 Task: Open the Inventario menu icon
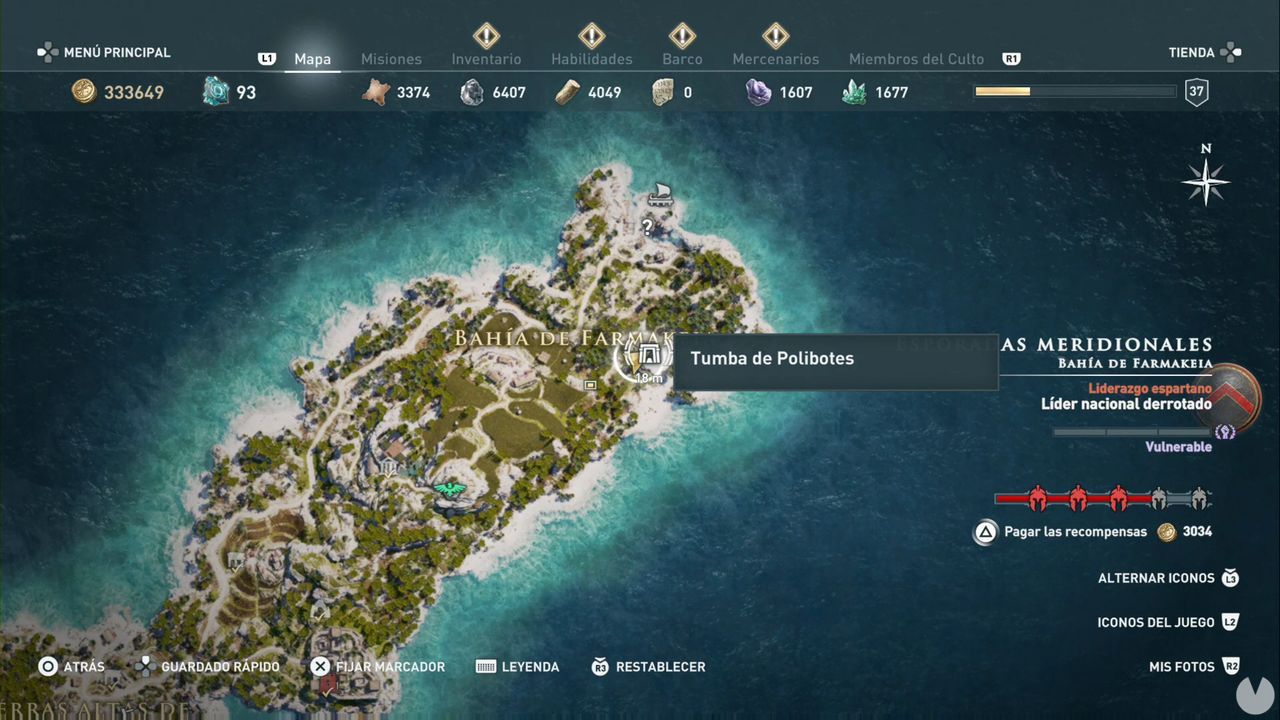(x=486, y=38)
